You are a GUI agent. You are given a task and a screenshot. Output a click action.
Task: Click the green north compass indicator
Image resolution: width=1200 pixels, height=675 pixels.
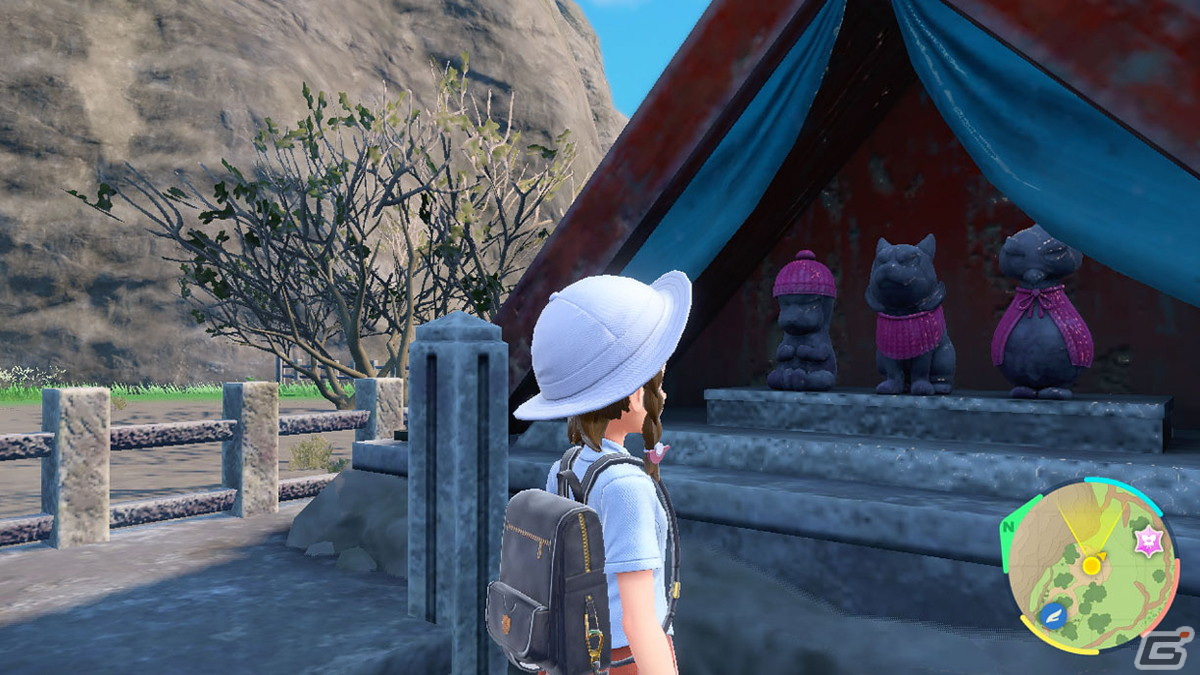(x=1011, y=528)
